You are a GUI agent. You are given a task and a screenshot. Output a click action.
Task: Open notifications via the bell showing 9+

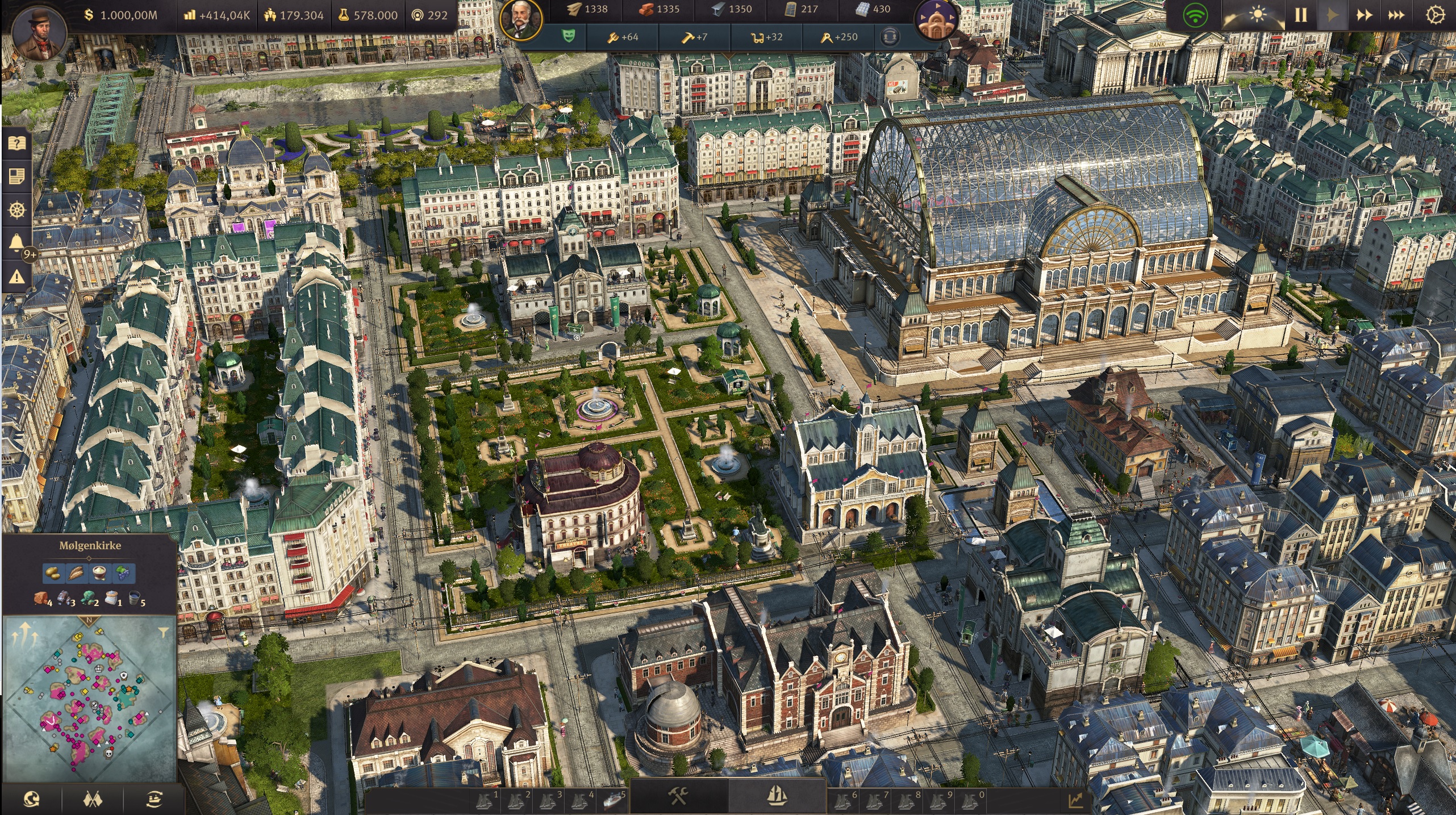(16, 241)
